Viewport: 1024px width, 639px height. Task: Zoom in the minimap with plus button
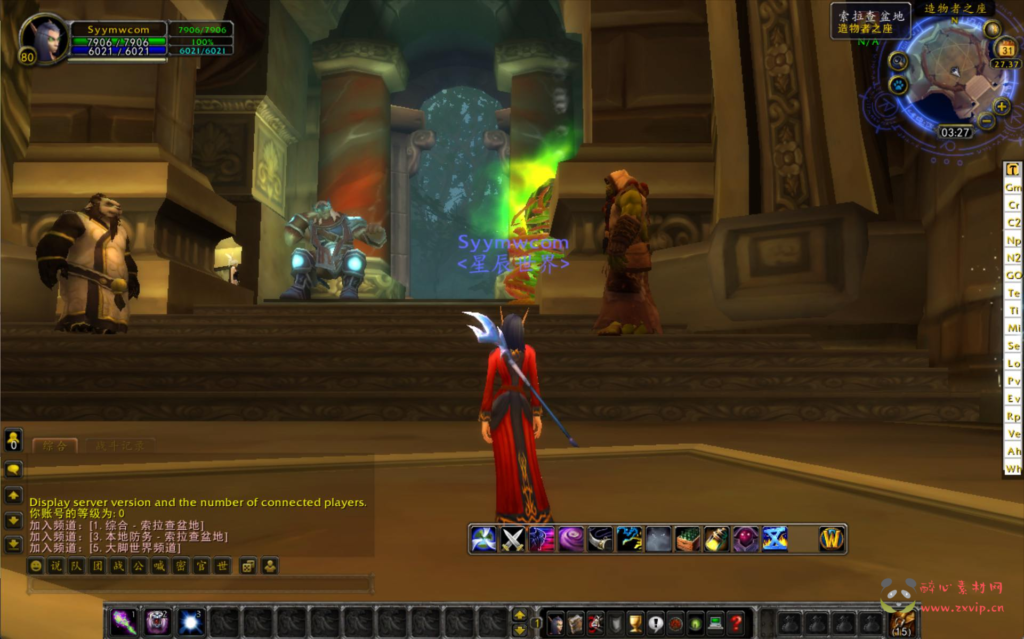click(x=1002, y=106)
